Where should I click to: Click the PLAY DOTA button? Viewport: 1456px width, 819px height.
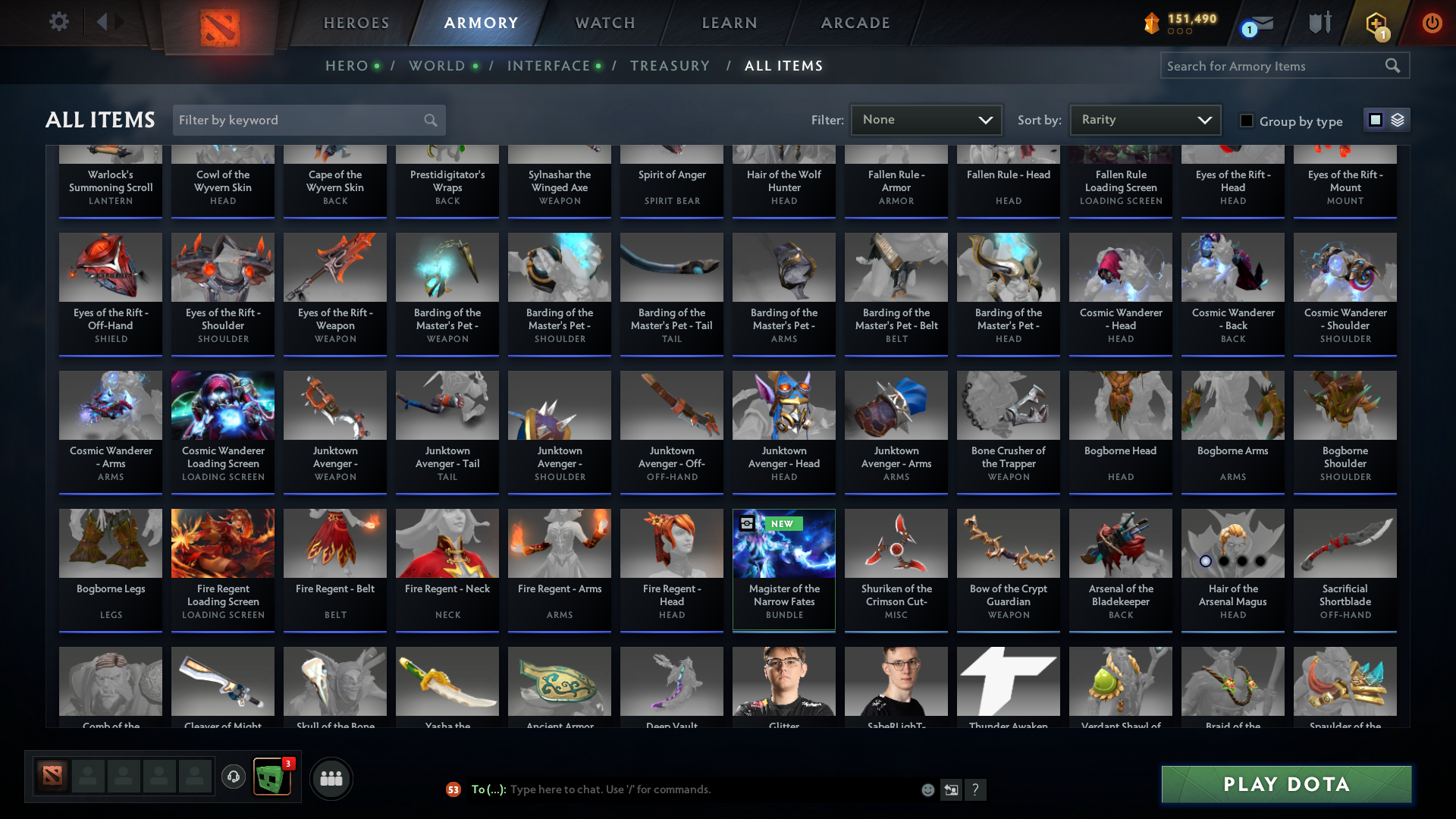tap(1285, 784)
